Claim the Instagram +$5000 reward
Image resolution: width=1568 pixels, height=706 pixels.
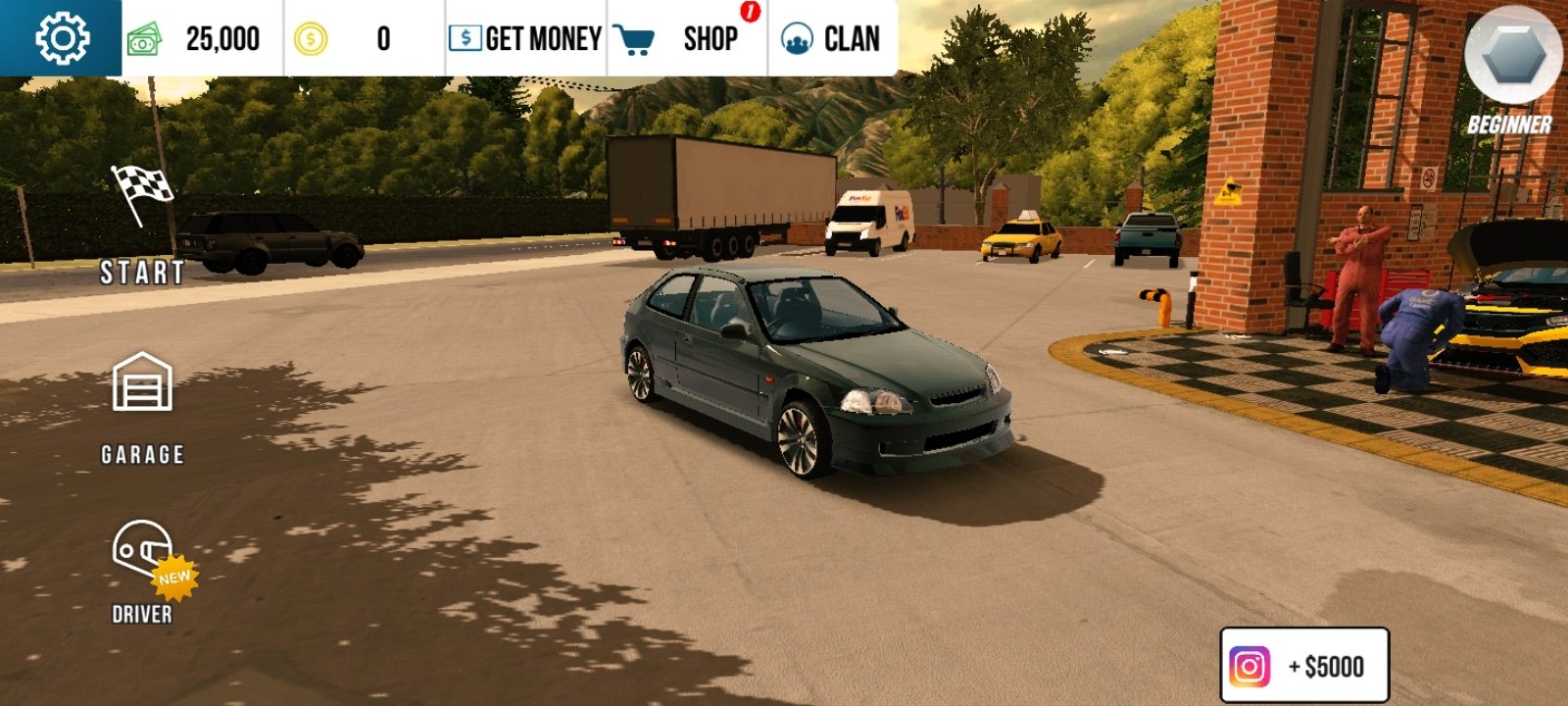[1303, 666]
